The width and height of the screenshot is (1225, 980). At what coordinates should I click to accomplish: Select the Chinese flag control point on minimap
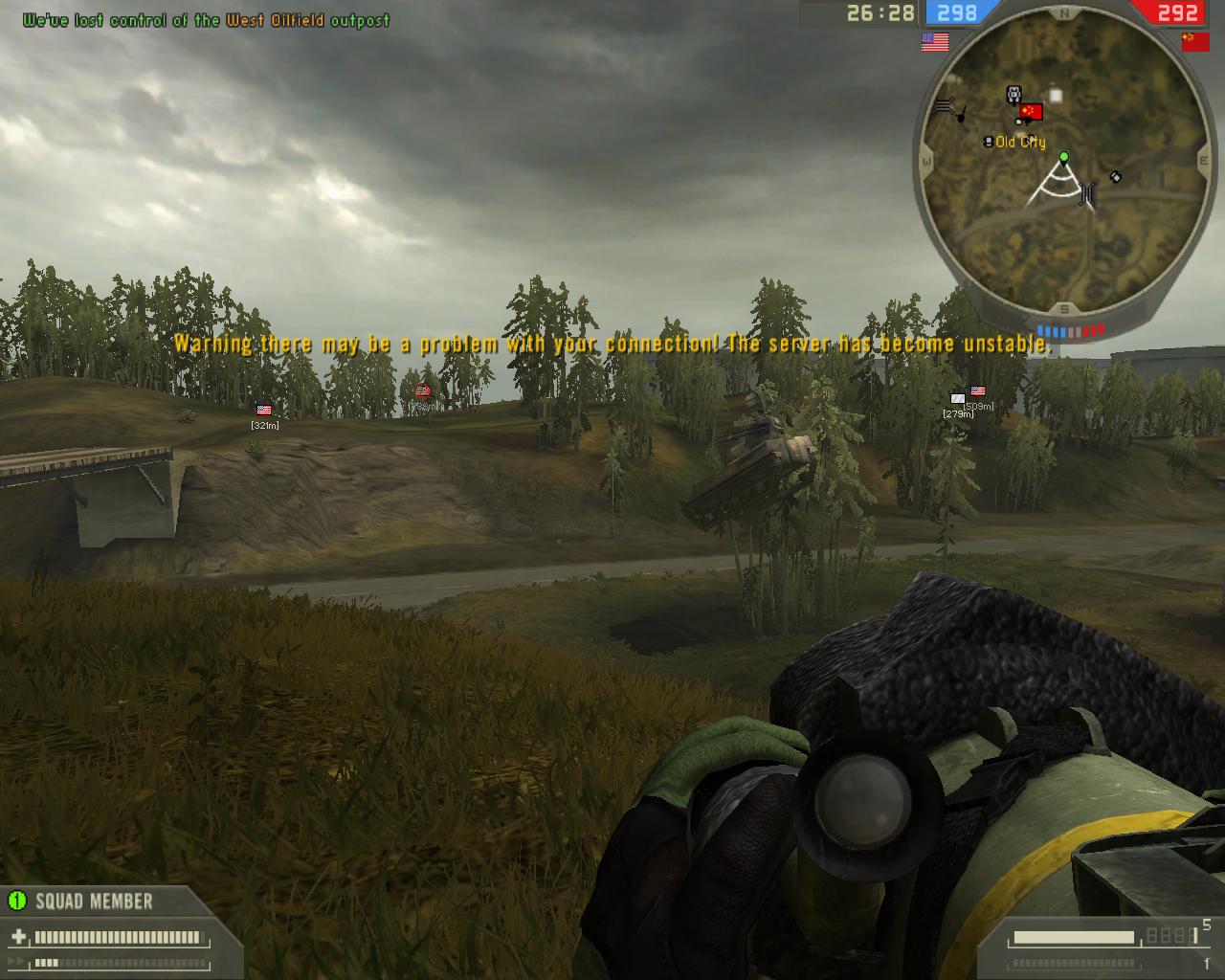pos(1031,112)
